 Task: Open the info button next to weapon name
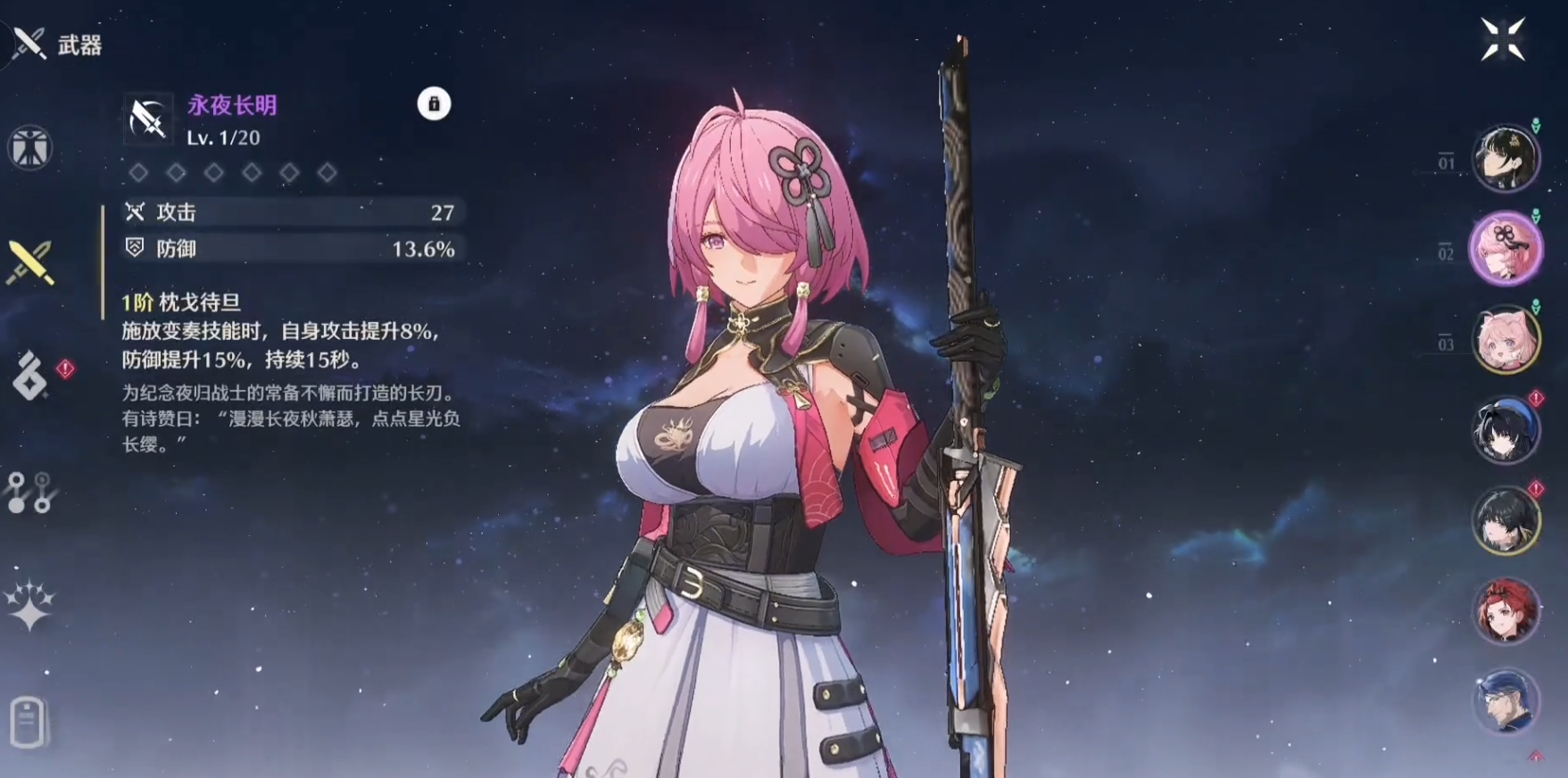click(435, 104)
